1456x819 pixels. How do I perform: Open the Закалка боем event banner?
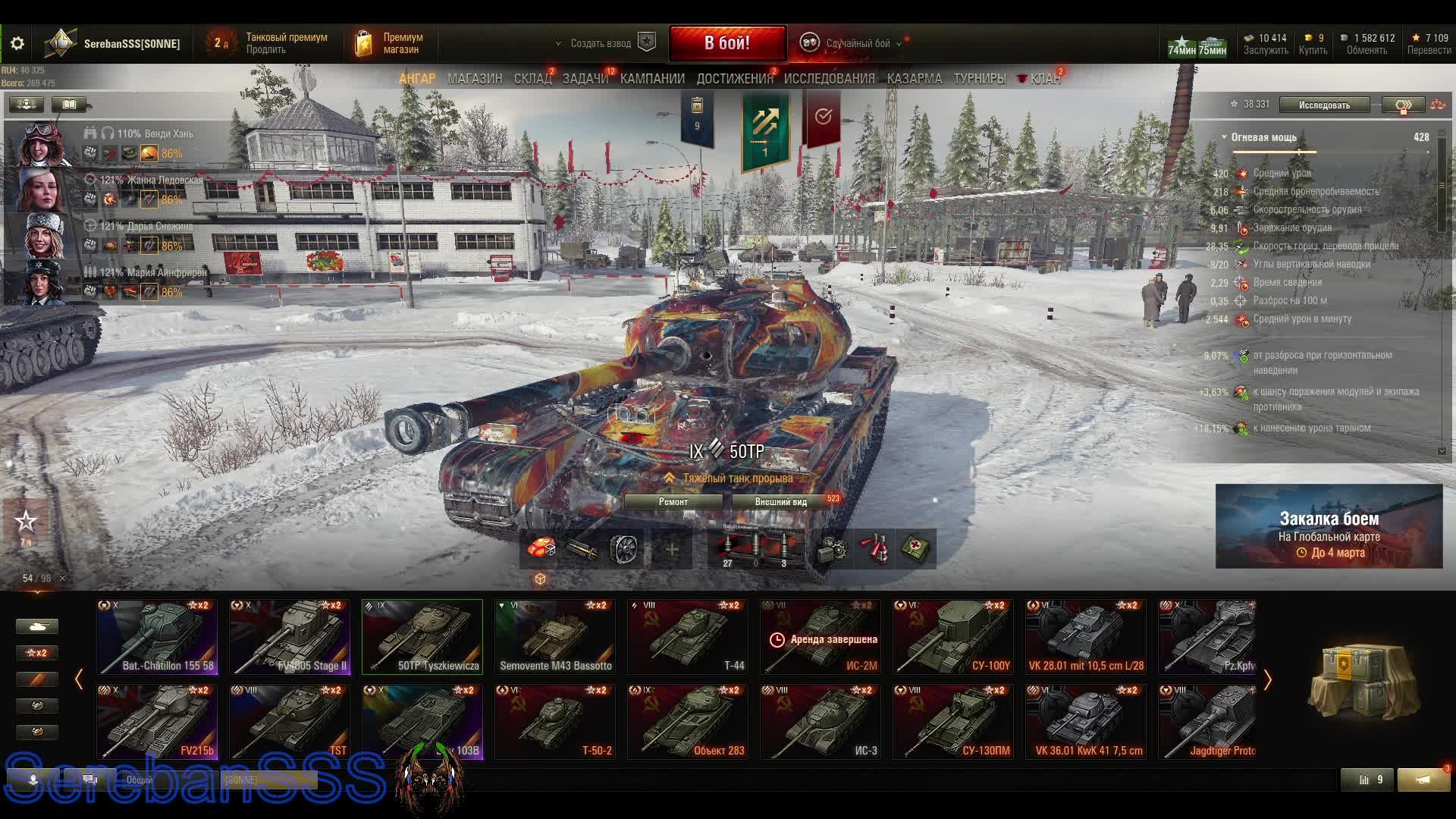(x=1329, y=526)
